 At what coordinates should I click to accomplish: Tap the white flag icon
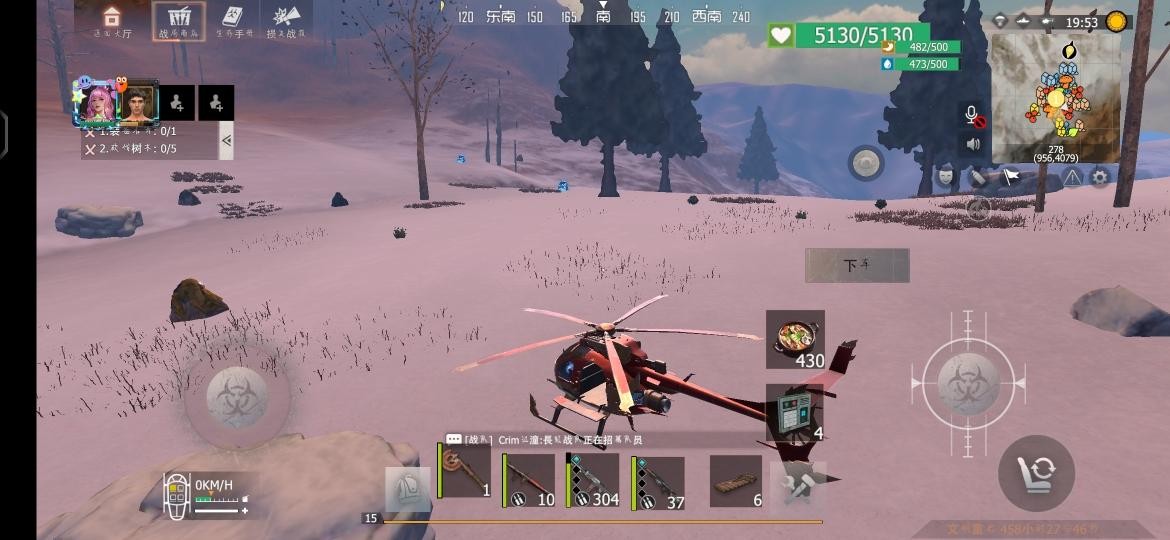1011,177
